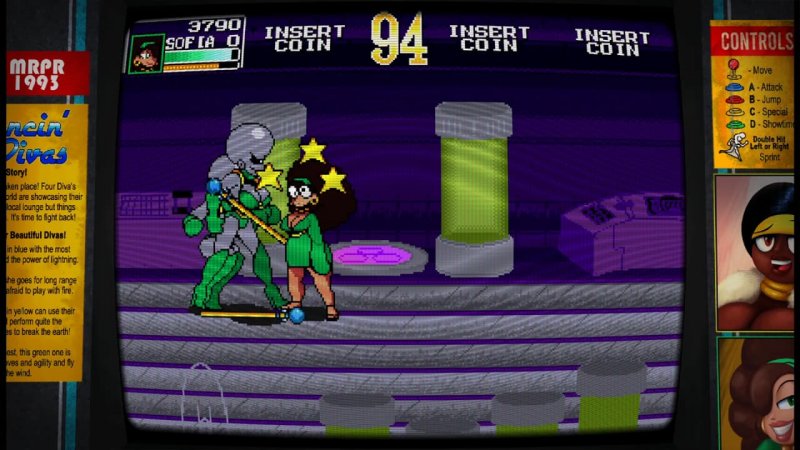Open the CONTROLS panel header
This screenshot has height=450, width=800.
pyautogui.click(x=757, y=40)
